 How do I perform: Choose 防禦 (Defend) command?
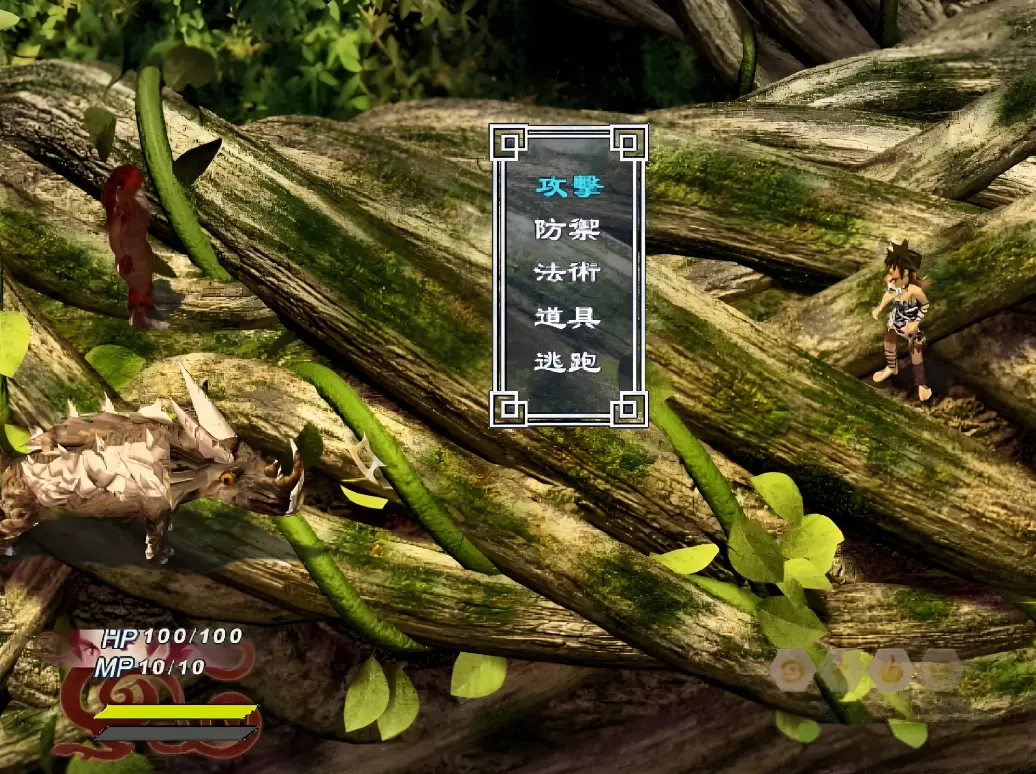(x=567, y=230)
